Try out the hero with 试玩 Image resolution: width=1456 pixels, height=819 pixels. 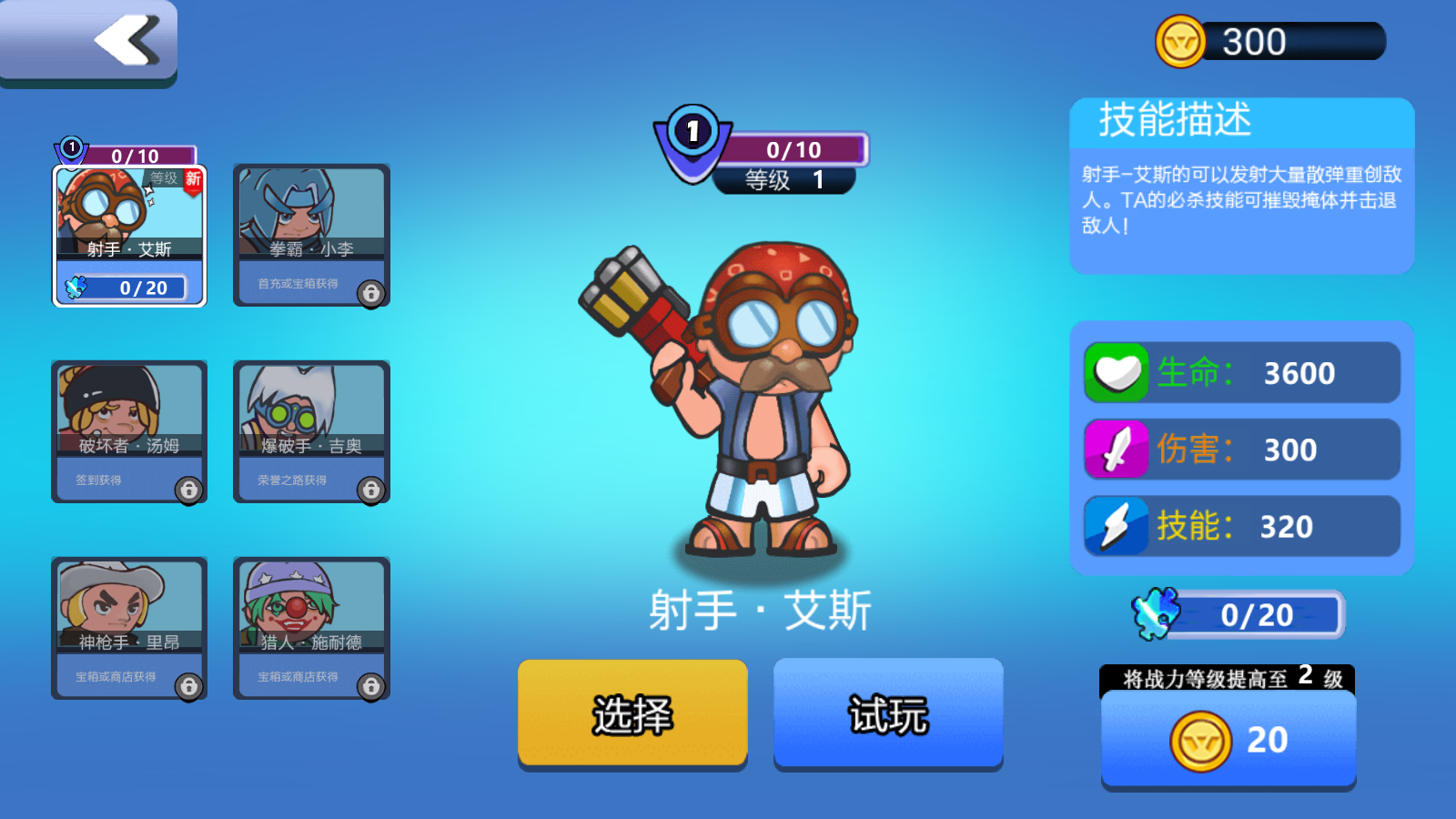(x=888, y=714)
